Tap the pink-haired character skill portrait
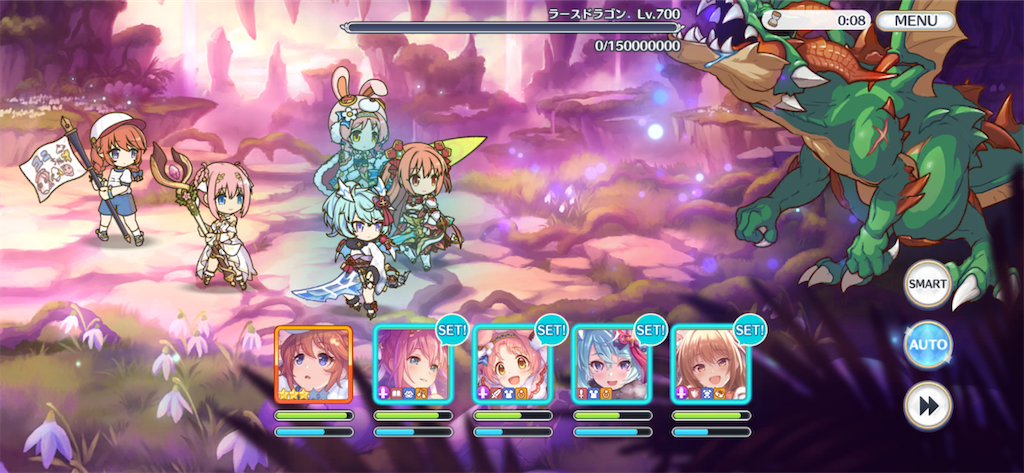The height and width of the screenshot is (473, 1024). coord(412,364)
